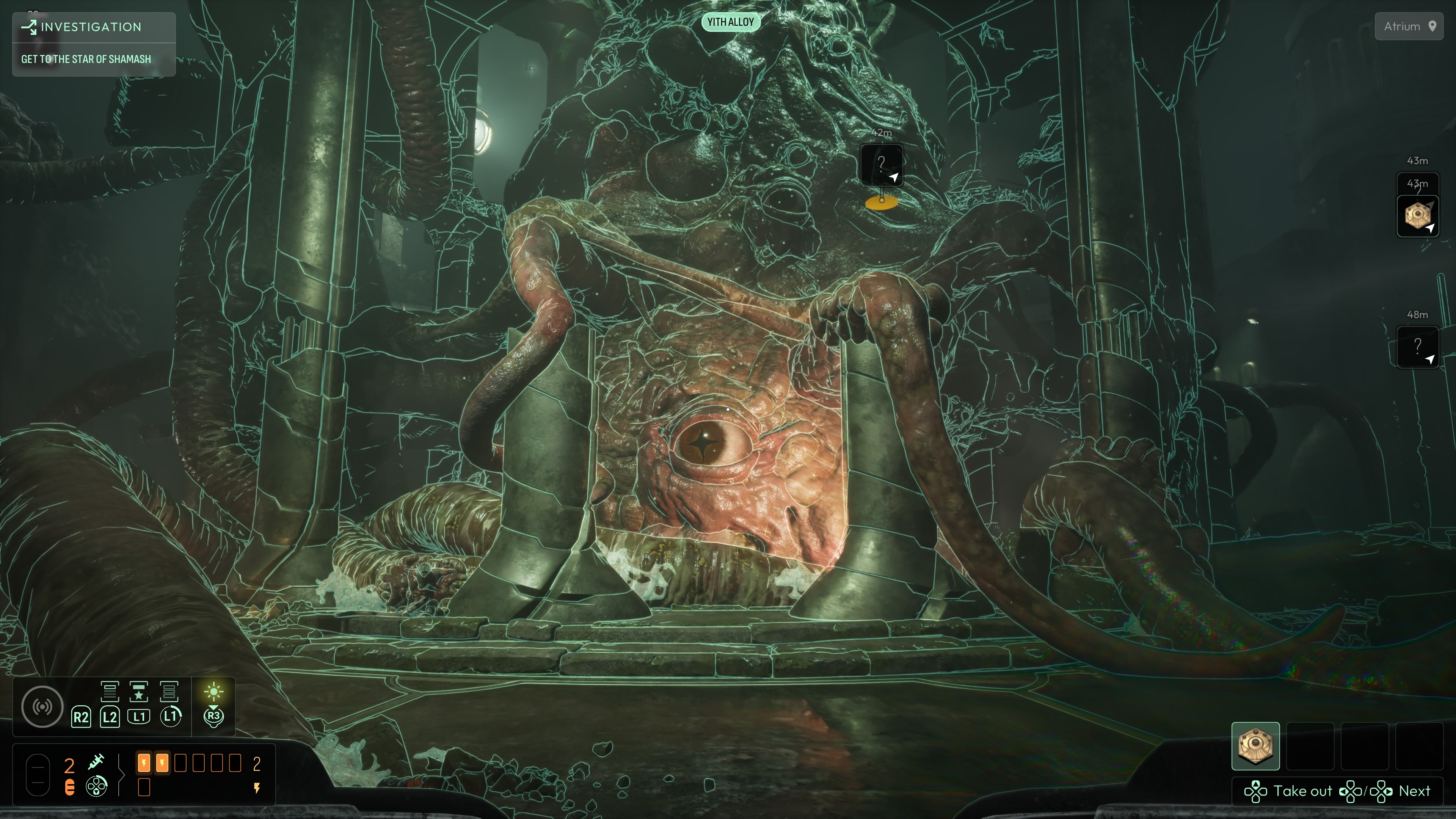The height and width of the screenshot is (819, 1456).
Task: Select the Yith Alloy header tag
Action: 731,22
